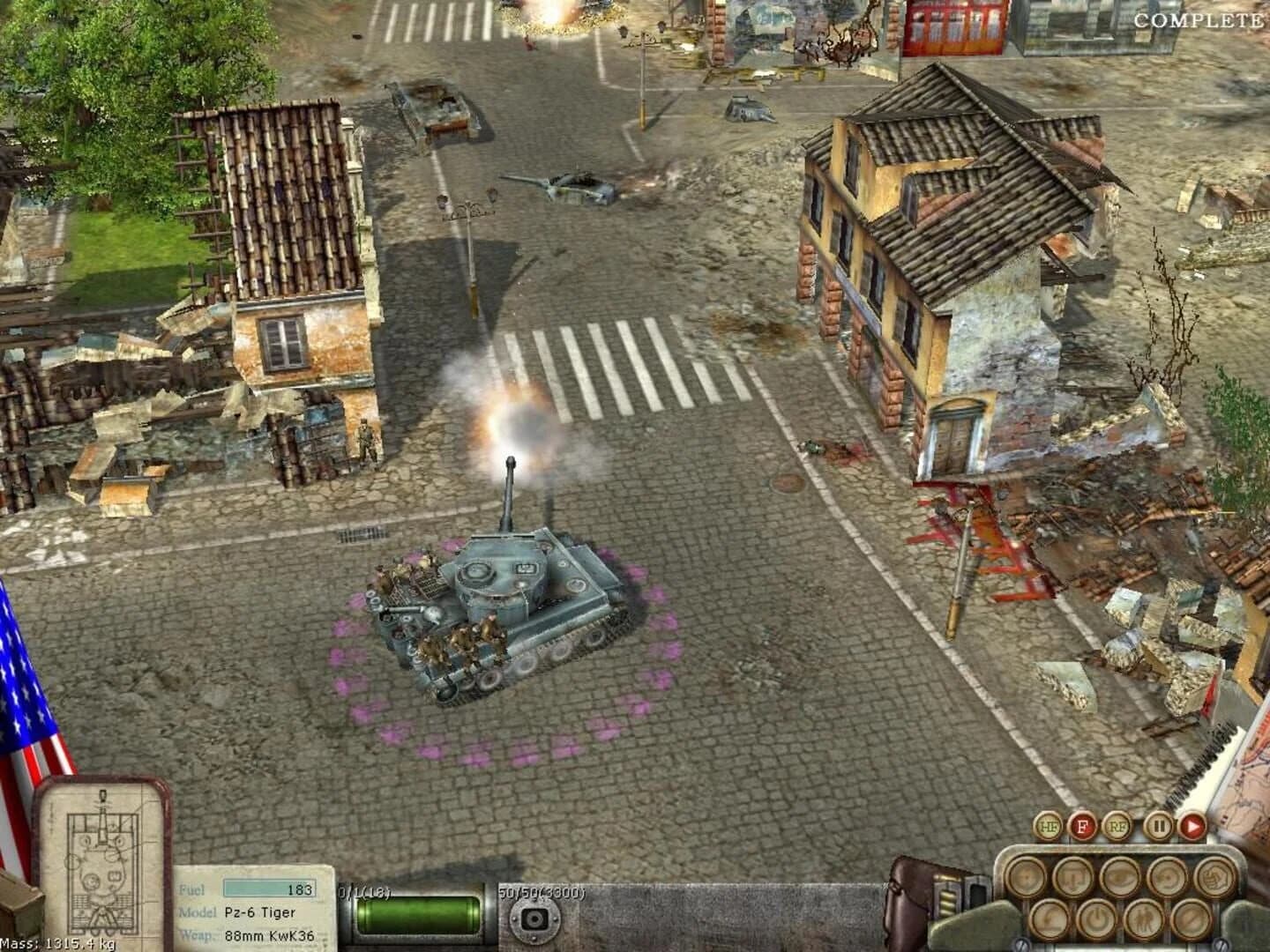Image resolution: width=1270 pixels, height=952 pixels.
Task: Click the eye observation mode icon
Action: coord(1118,877)
